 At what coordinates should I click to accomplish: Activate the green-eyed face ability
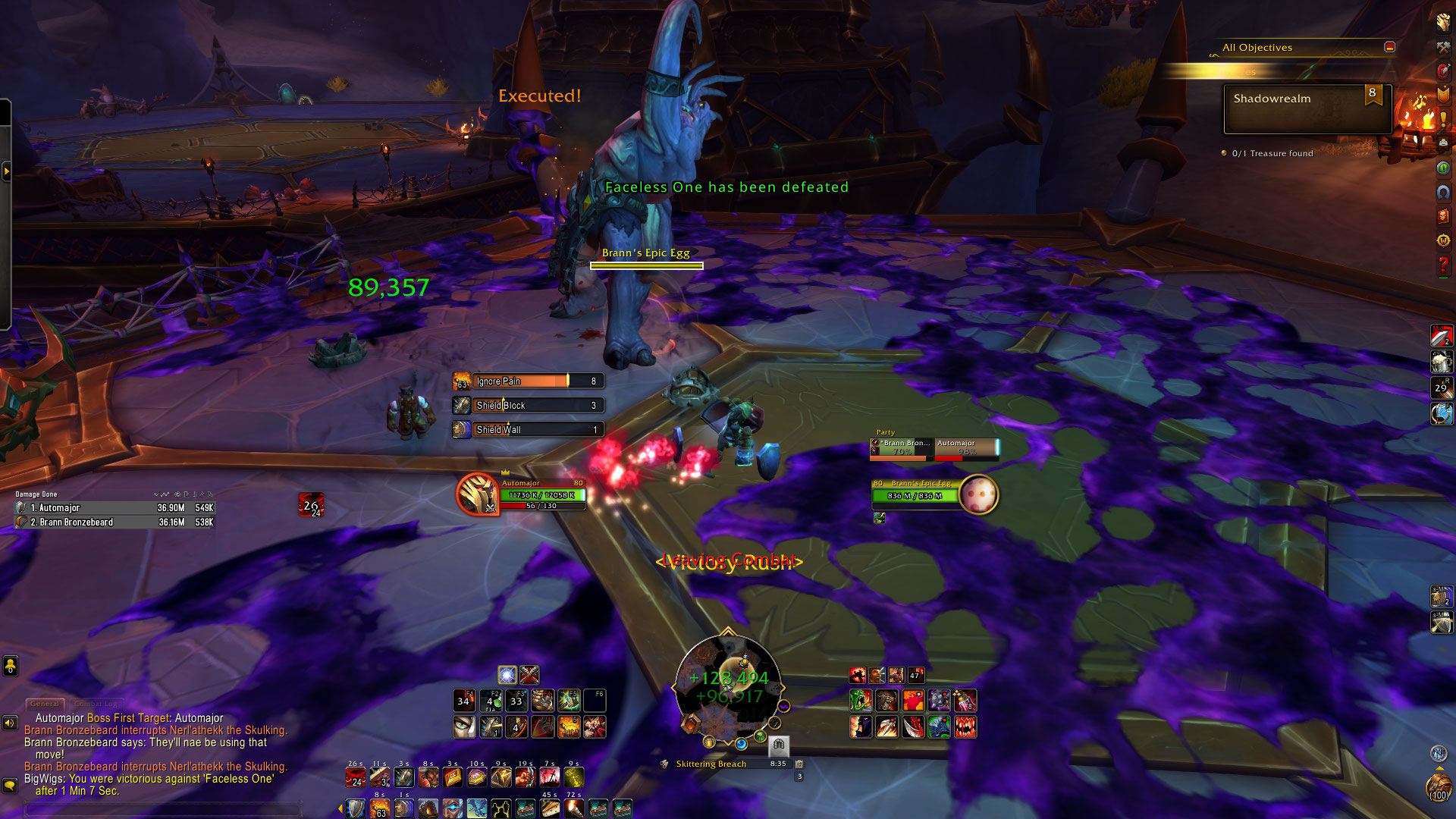(464, 726)
